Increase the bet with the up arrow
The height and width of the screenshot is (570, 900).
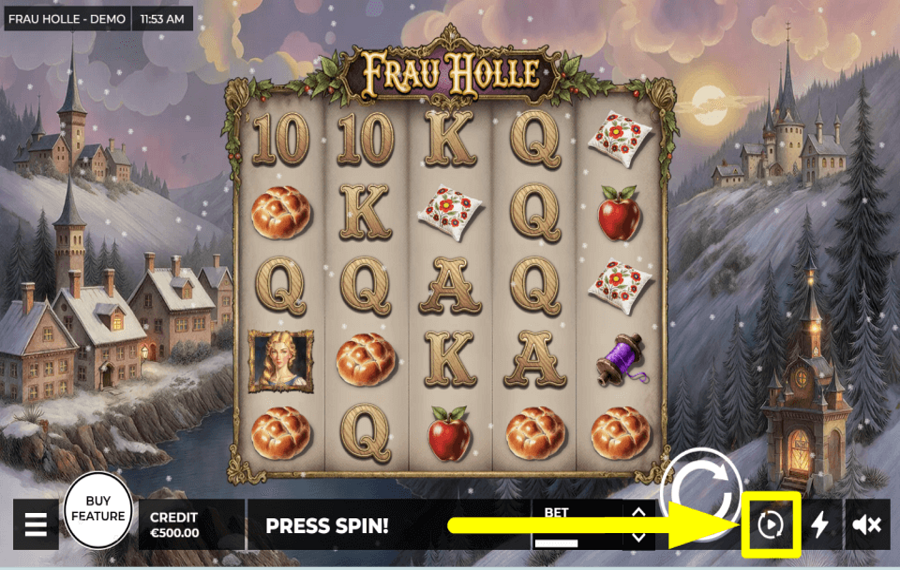tap(638, 513)
